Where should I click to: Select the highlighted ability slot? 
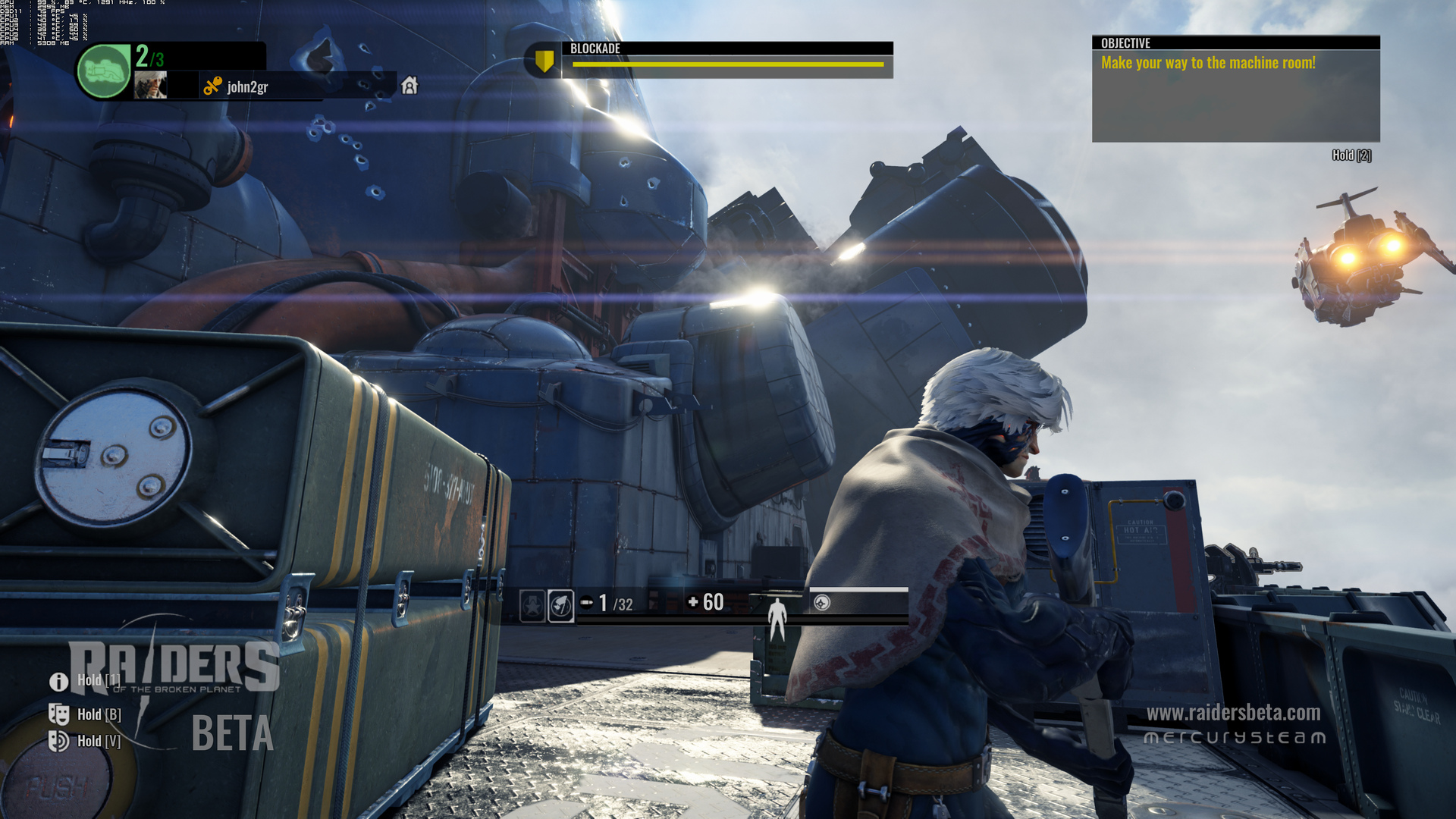click(561, 605)
